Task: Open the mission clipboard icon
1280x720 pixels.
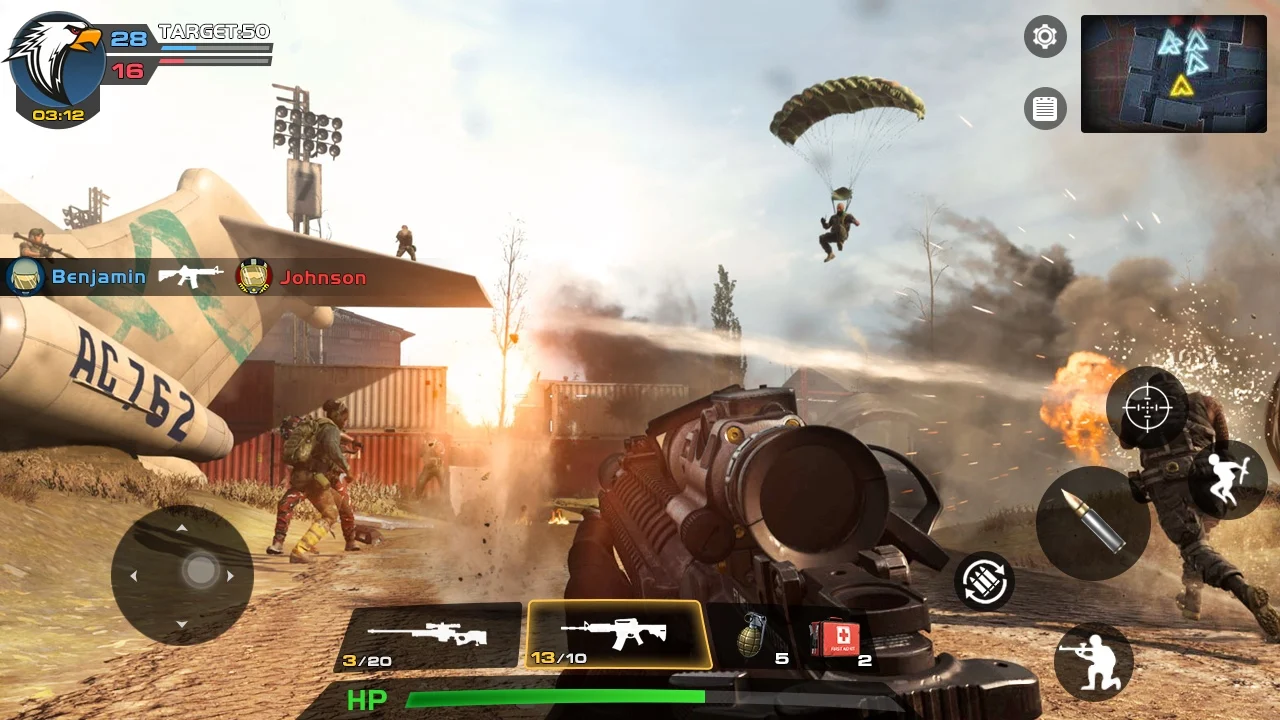Action: [1045, 108]
